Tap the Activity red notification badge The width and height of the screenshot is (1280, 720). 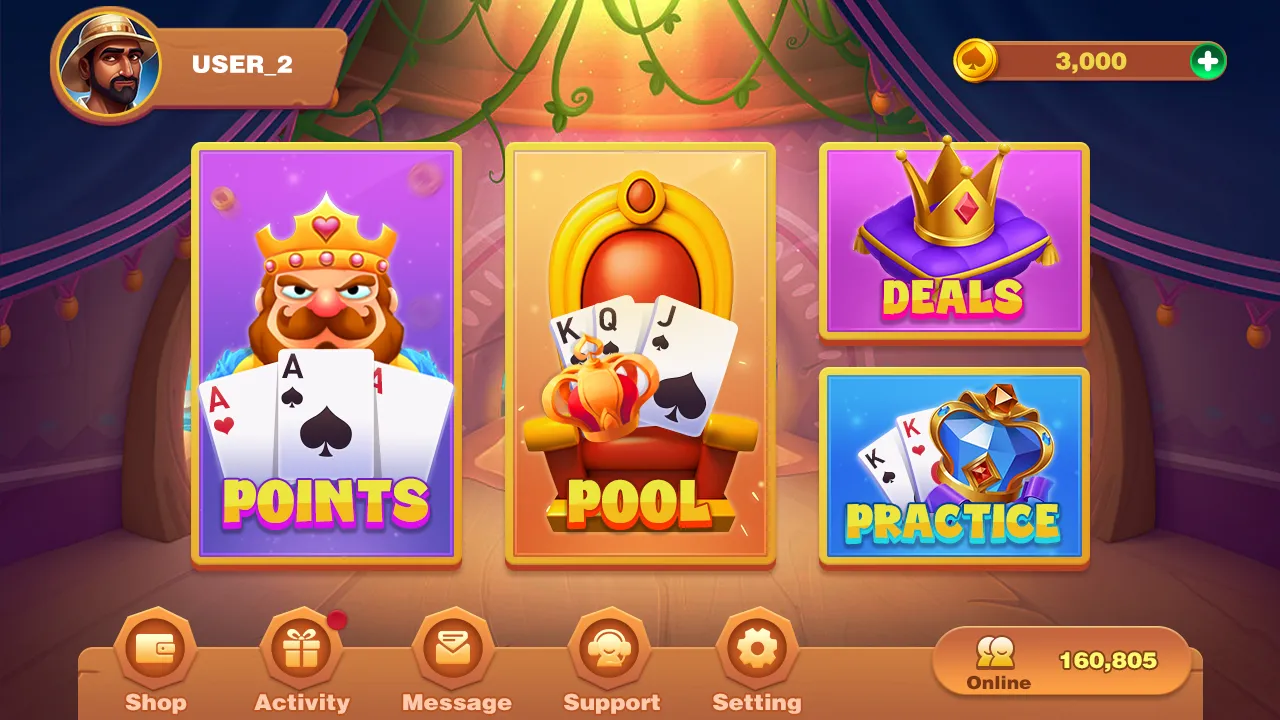point(338,619)
